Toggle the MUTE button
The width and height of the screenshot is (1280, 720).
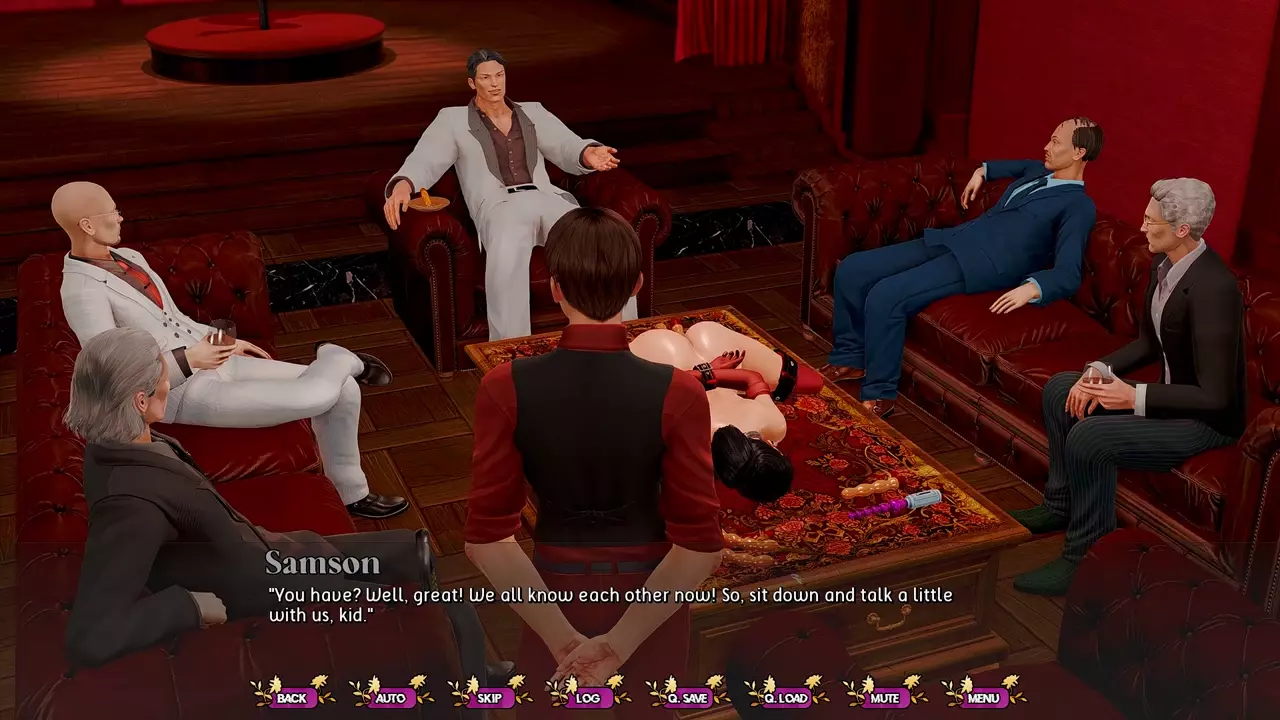coord(884,697)
